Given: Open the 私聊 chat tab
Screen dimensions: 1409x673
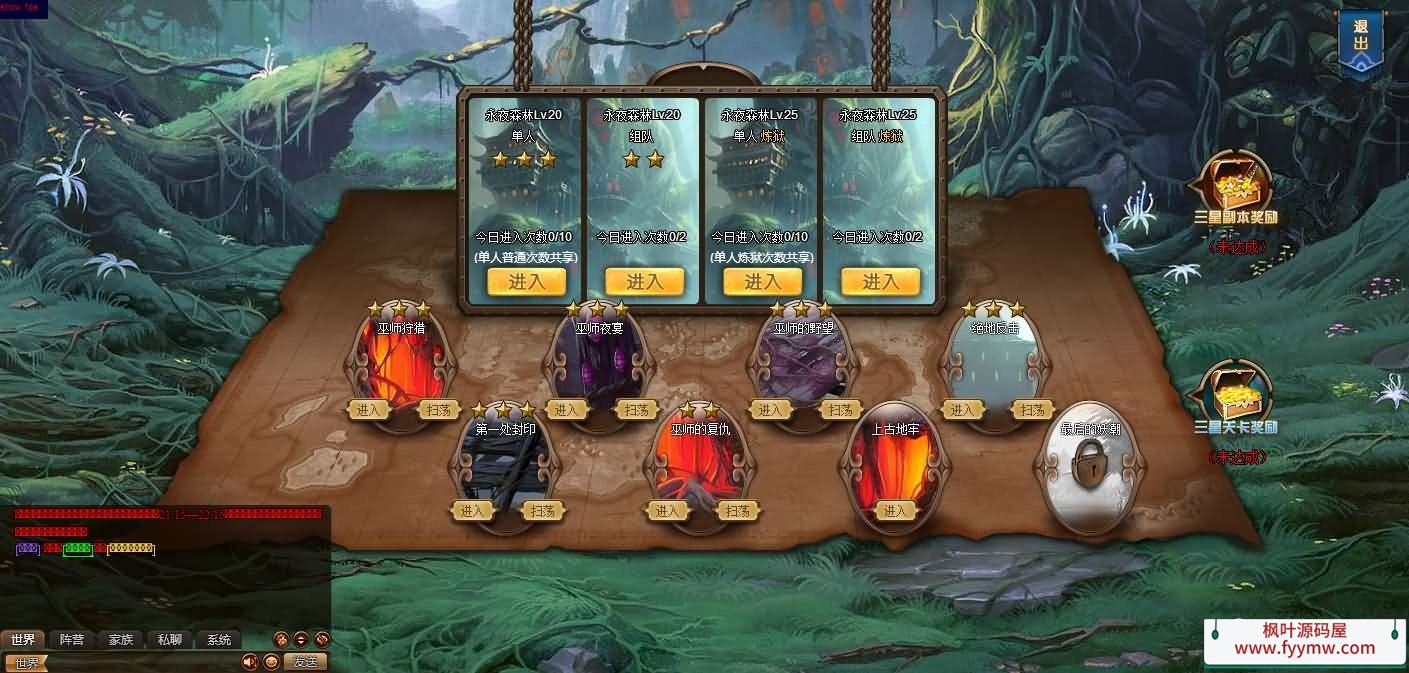Looking at the screenshot, I should [x=170, y=640].
